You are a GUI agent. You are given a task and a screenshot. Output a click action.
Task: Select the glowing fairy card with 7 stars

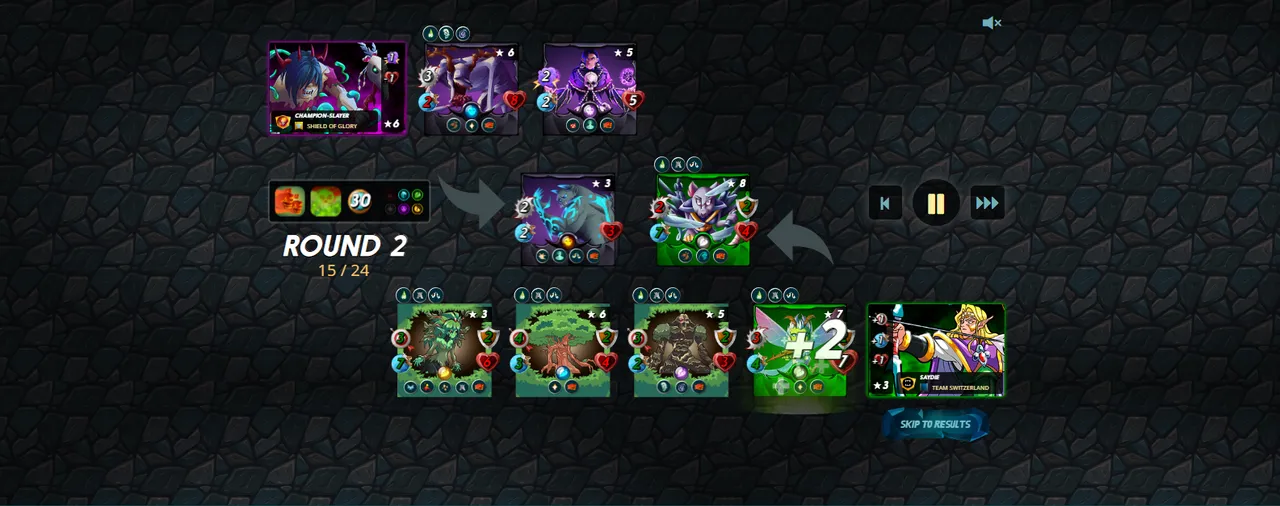(800, 350)
